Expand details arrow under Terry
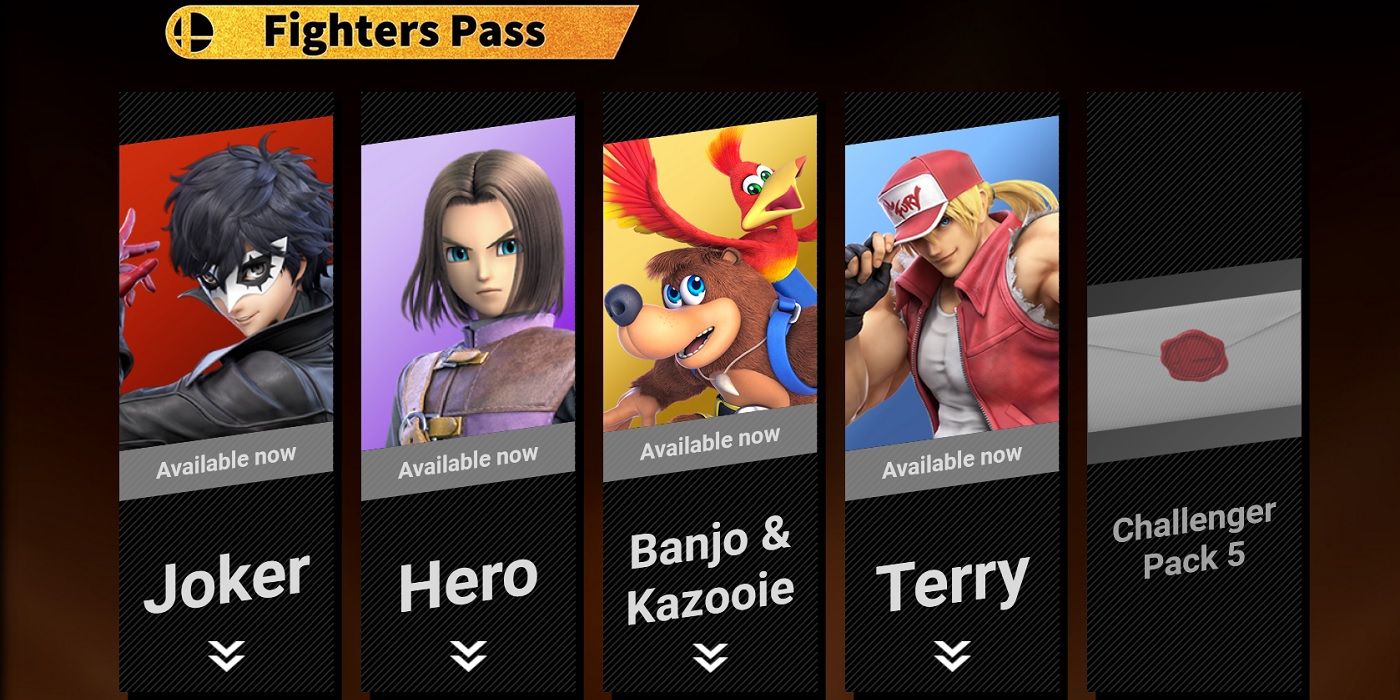This screenshot has height=700, width=1400. (x=952, y=655)
